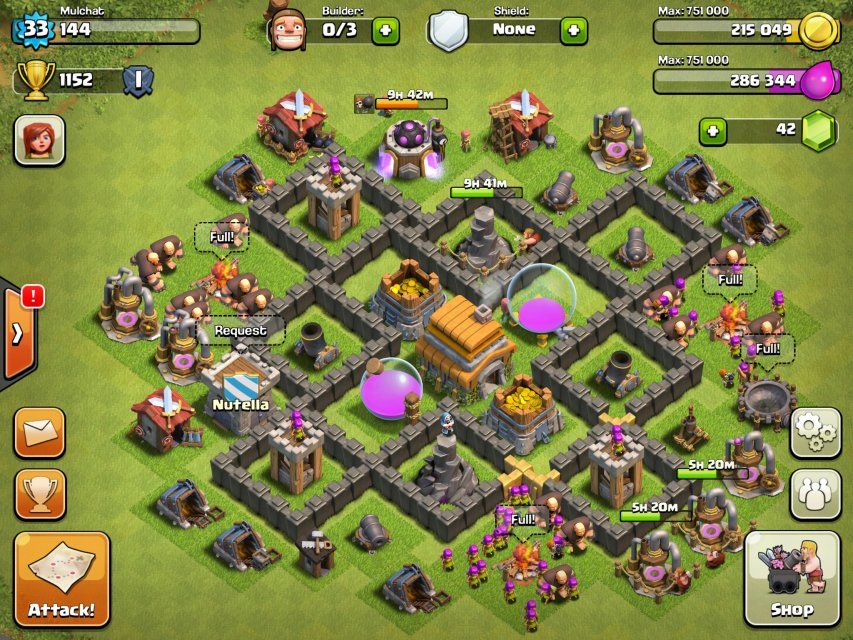Tap the Request troops bubble
Image resolution: width=853 pixels, height=640 pixels.
click(x=240, y=330)
